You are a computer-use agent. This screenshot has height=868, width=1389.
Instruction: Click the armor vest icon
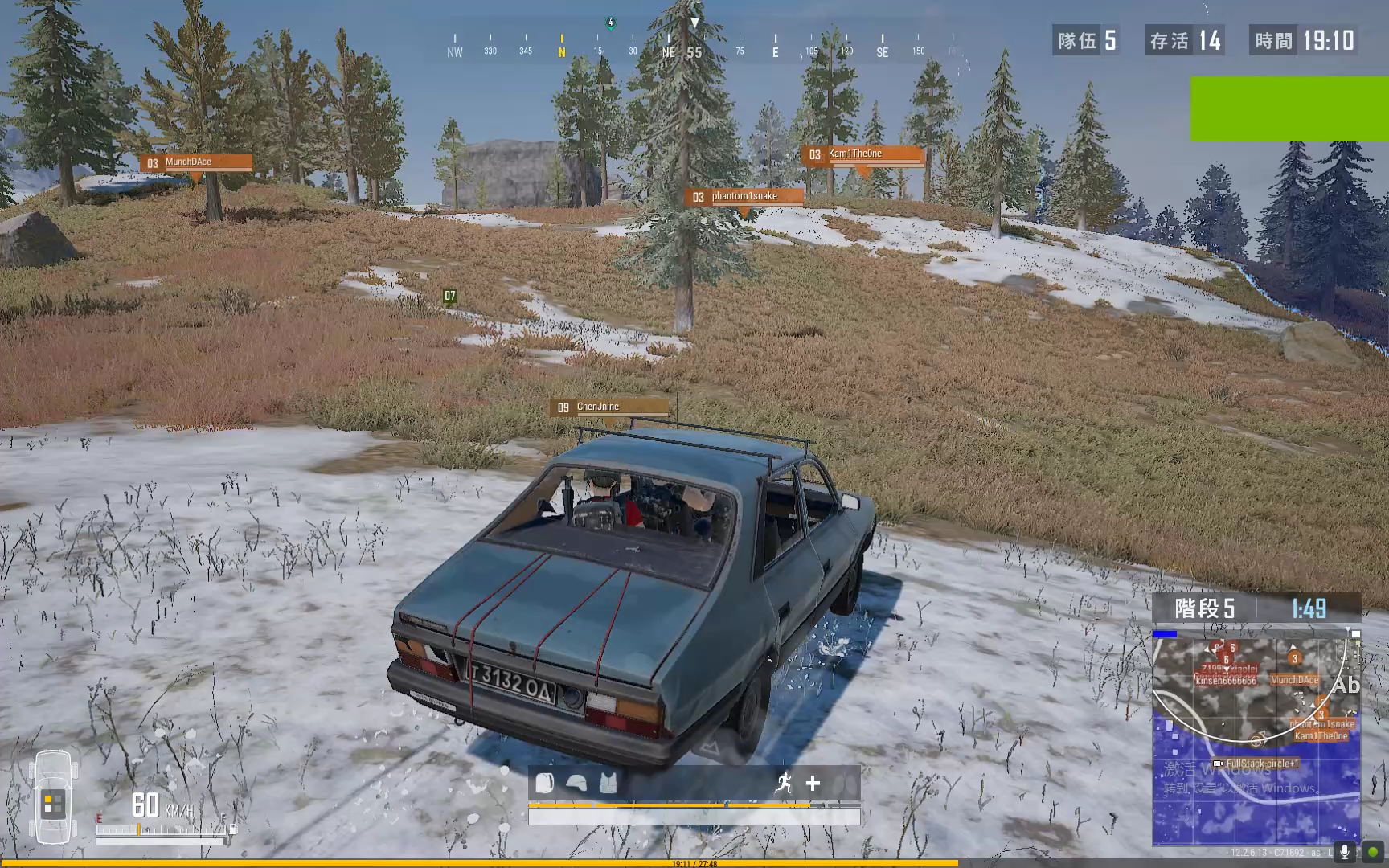(x=608, y=783)
